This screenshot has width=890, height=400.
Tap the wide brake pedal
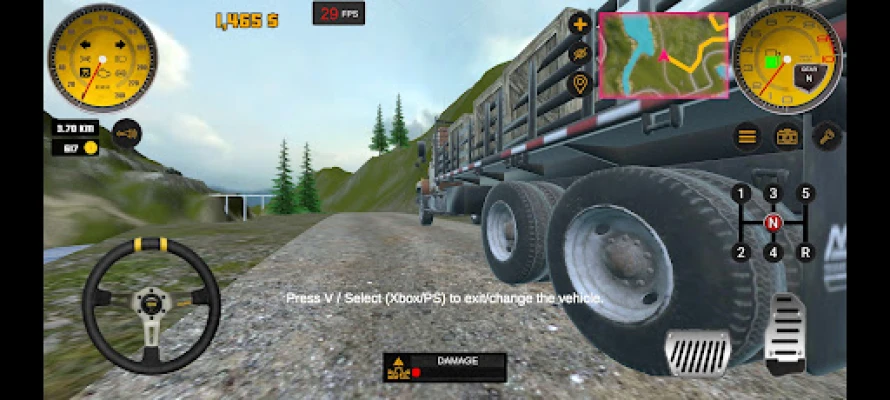(x=697, y=353)
